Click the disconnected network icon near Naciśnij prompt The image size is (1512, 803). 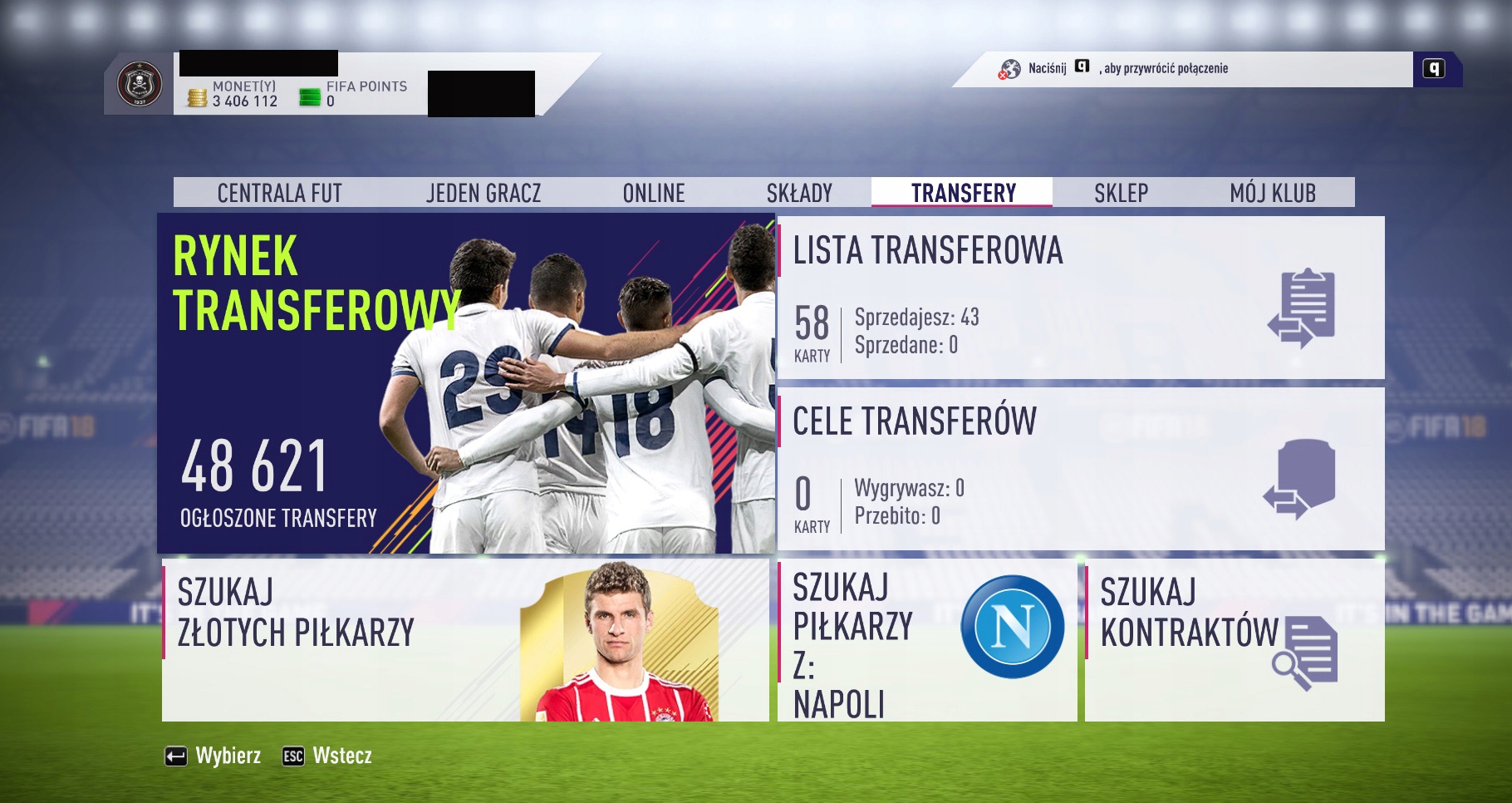(1010, 70)
